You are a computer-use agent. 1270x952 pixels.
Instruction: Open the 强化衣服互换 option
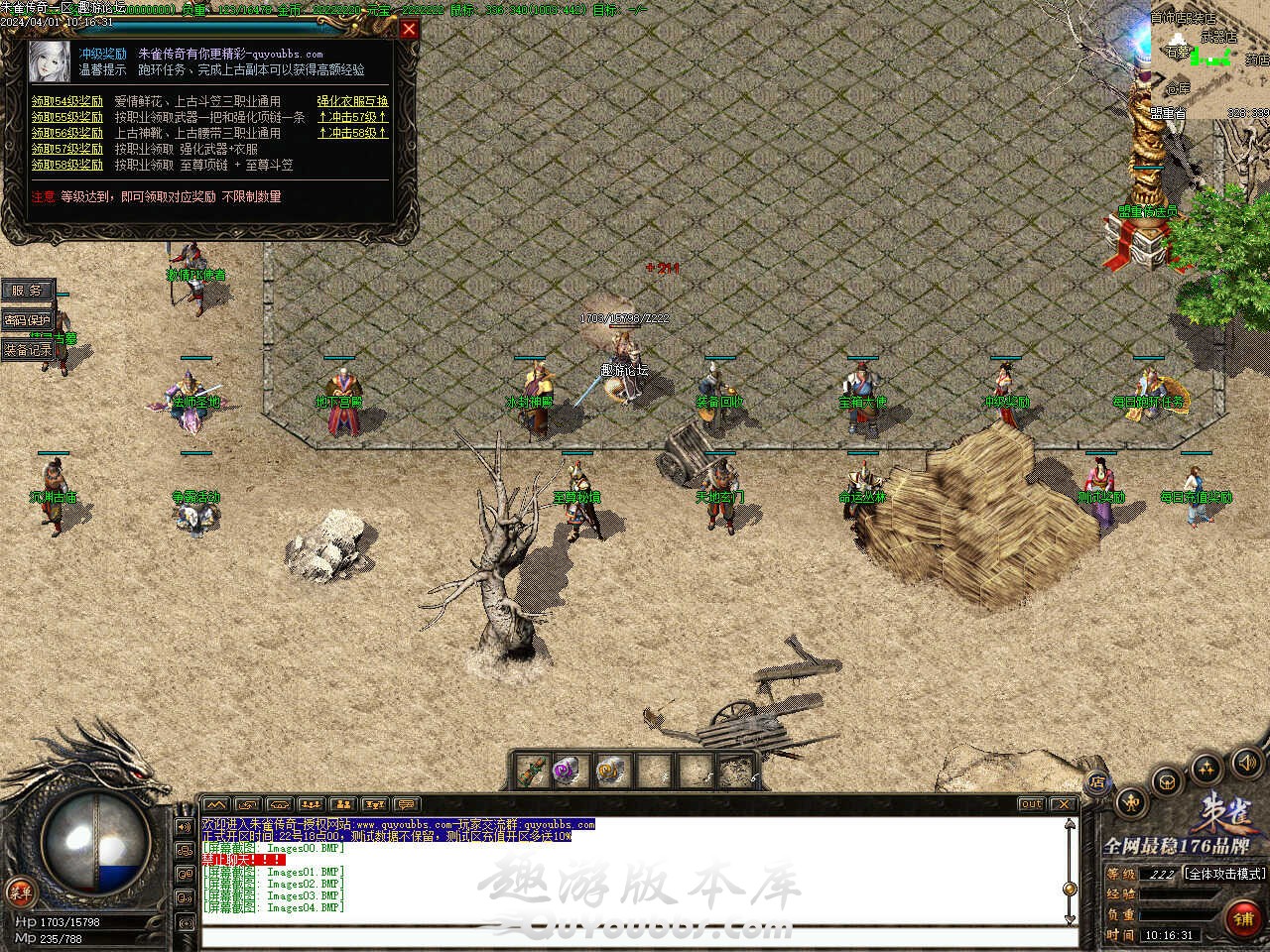[352, 101]
